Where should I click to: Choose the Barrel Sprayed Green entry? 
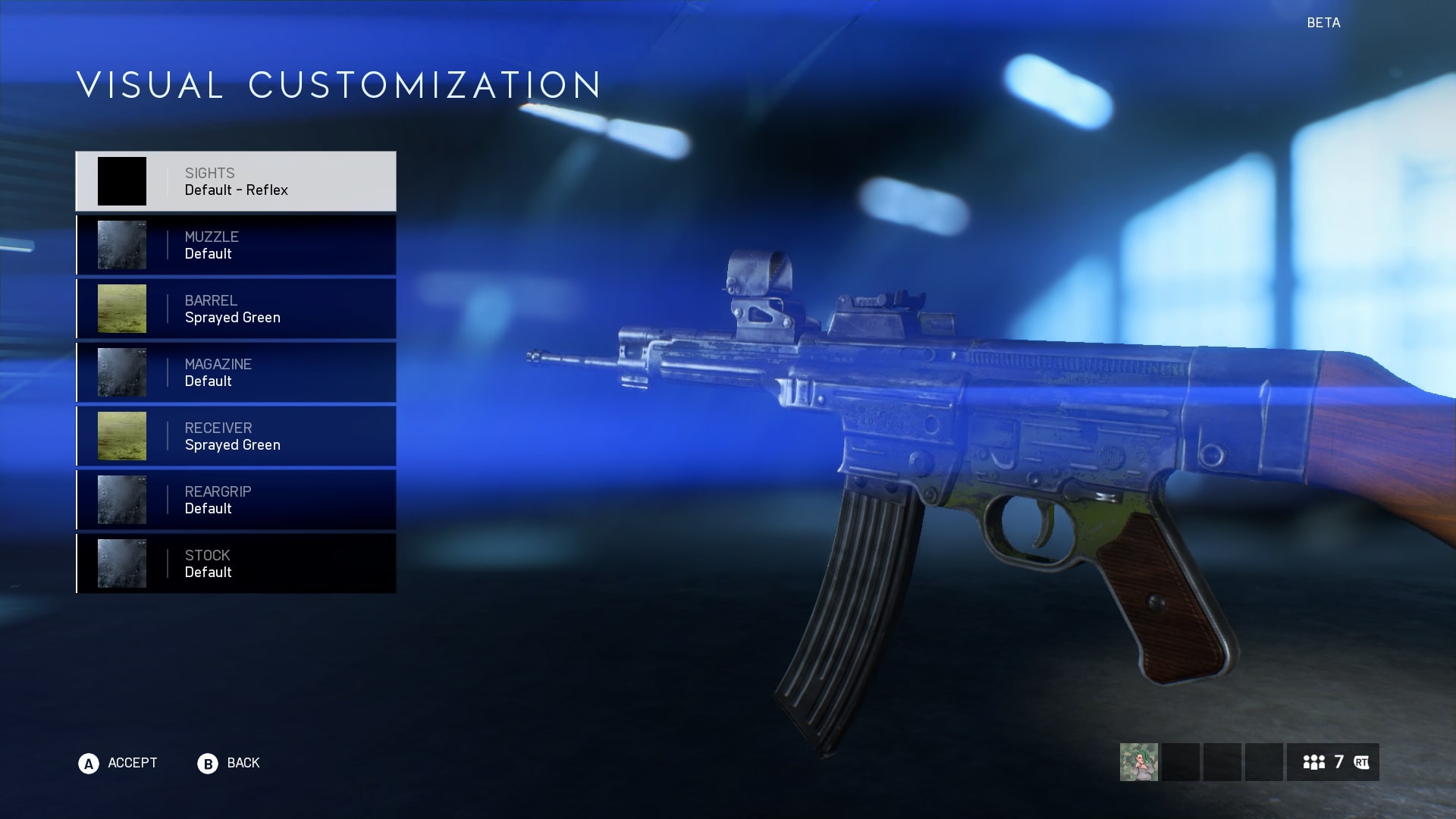click(x=236, y=309)
